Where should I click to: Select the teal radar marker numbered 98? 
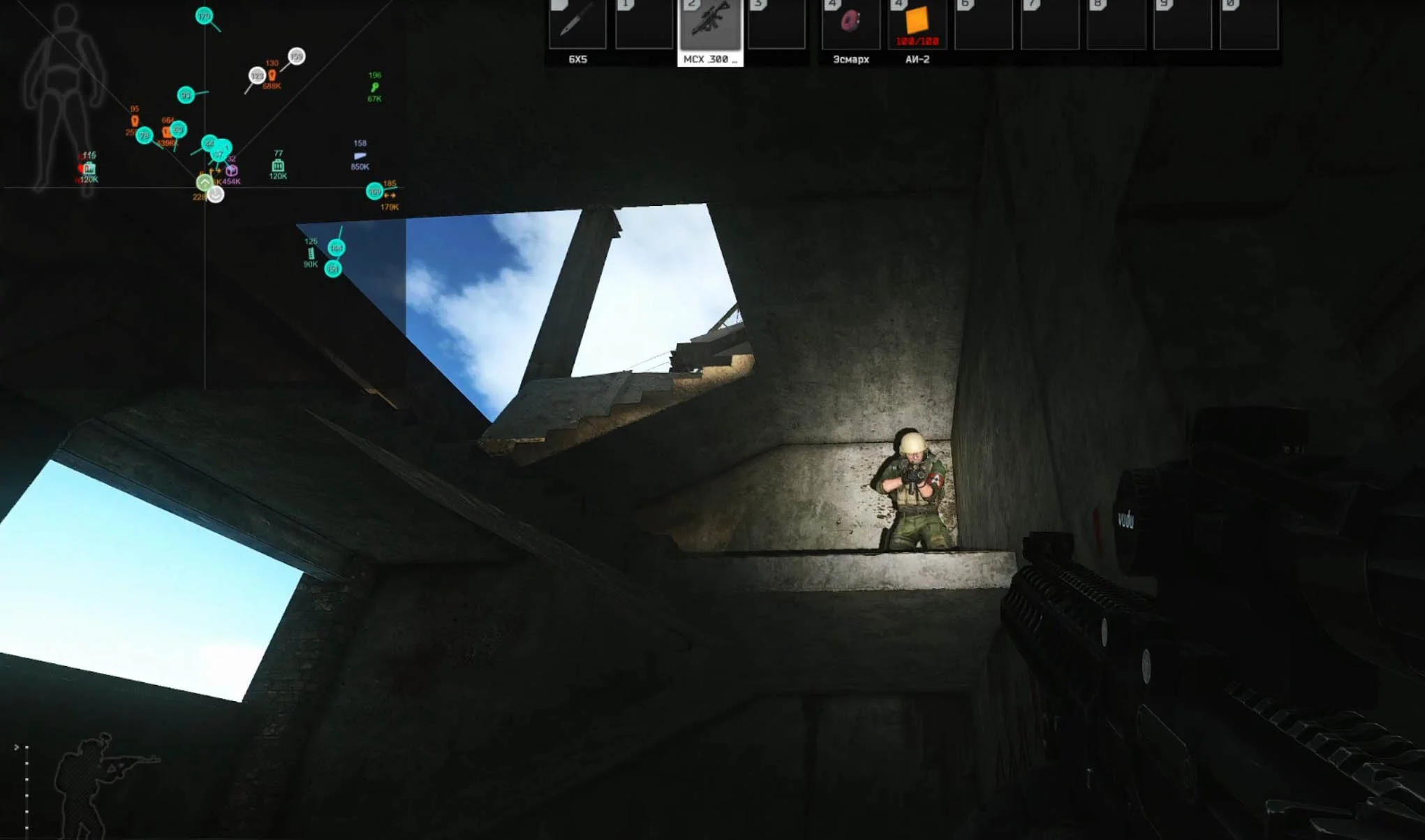click(x=186, y=95)
